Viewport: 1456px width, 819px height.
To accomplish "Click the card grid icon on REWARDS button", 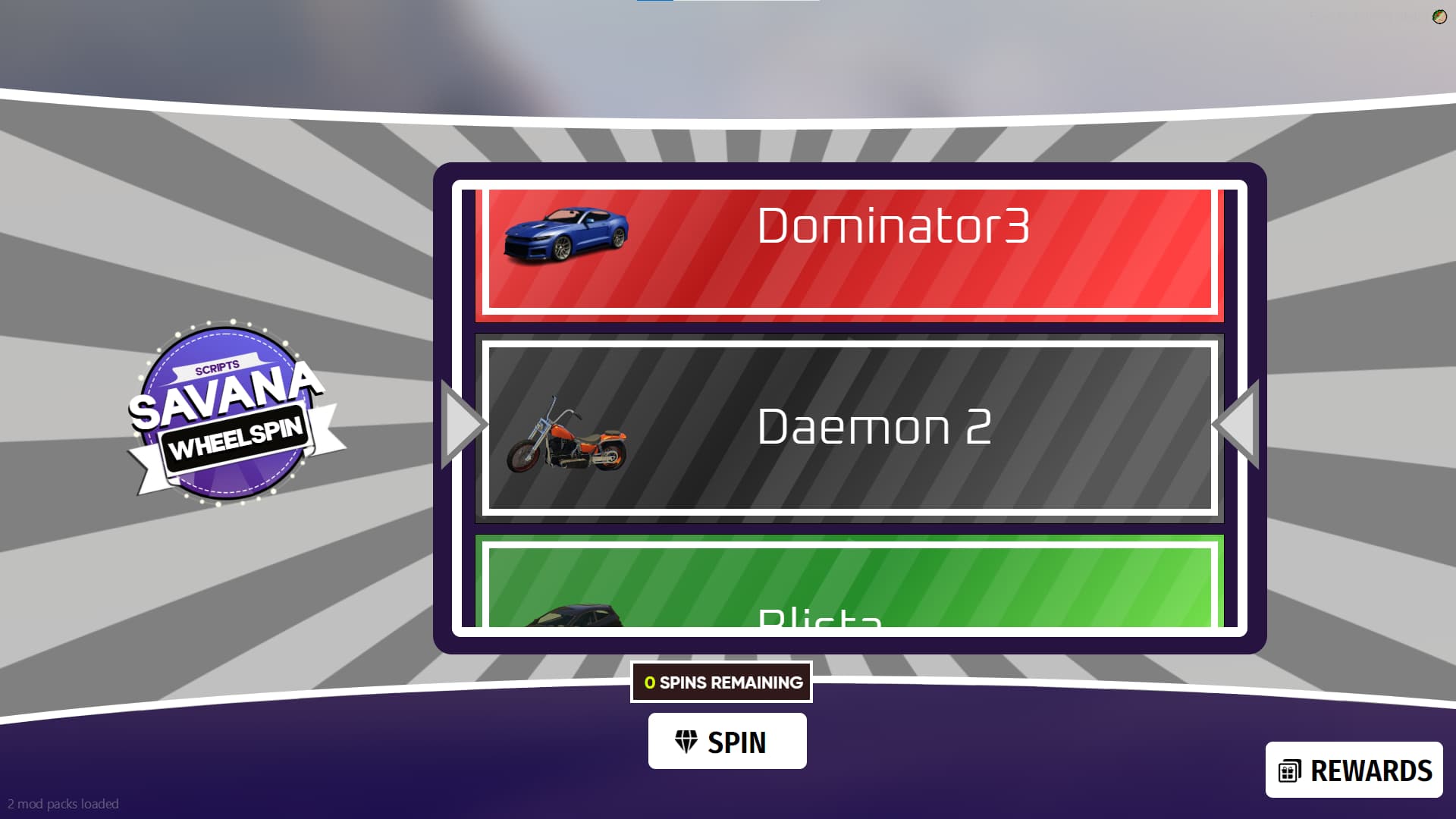I will [1289, 770].
